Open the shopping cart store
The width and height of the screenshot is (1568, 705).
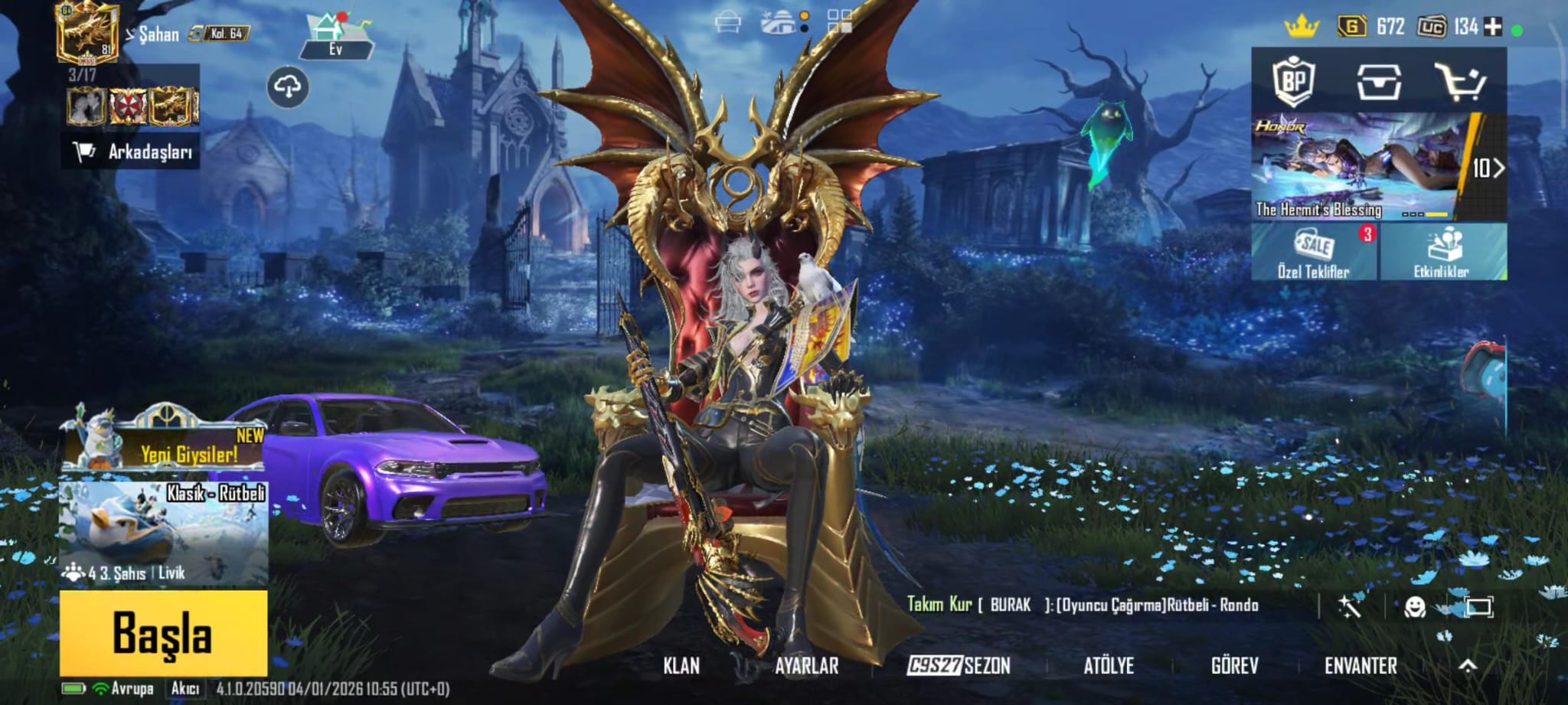pyautogui.click(x=1460, y=81)
